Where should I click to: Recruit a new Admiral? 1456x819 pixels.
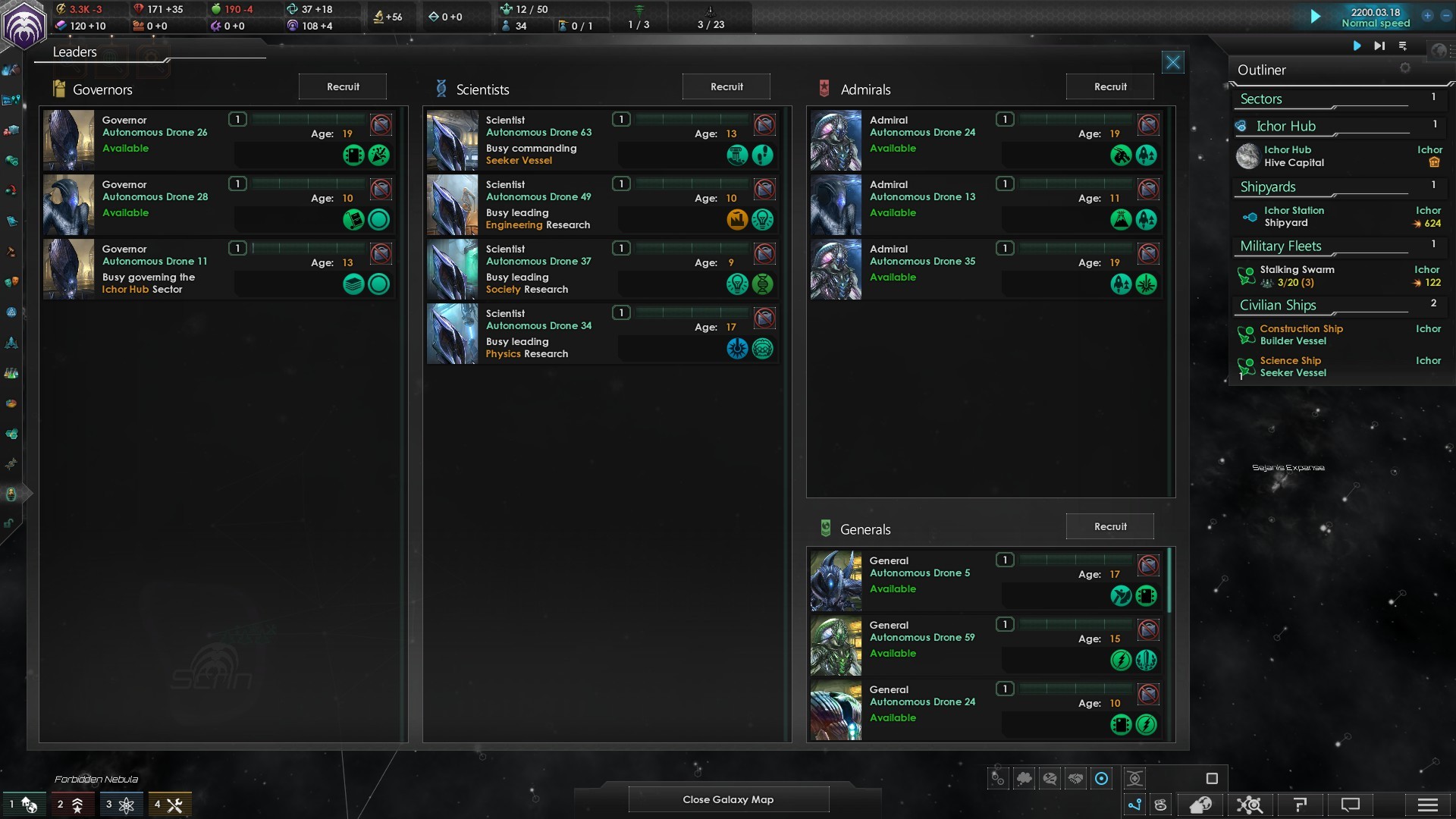pyautogui.click(x=1110, y=87)
